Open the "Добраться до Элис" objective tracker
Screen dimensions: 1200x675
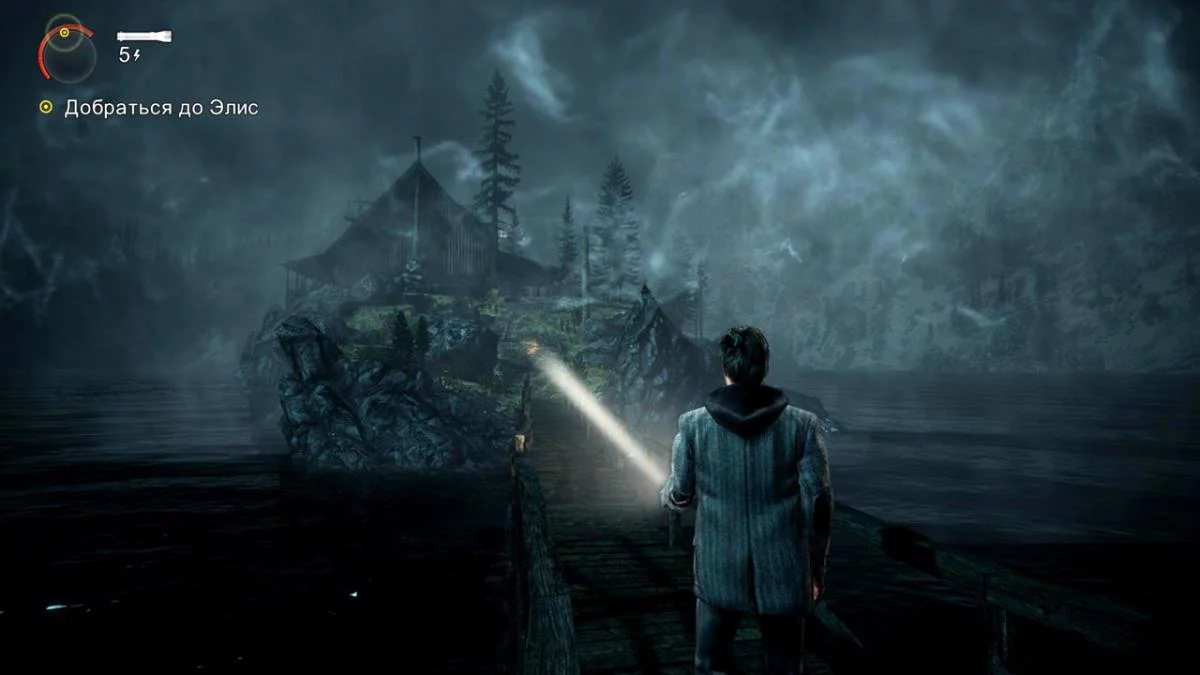[160, 107]
